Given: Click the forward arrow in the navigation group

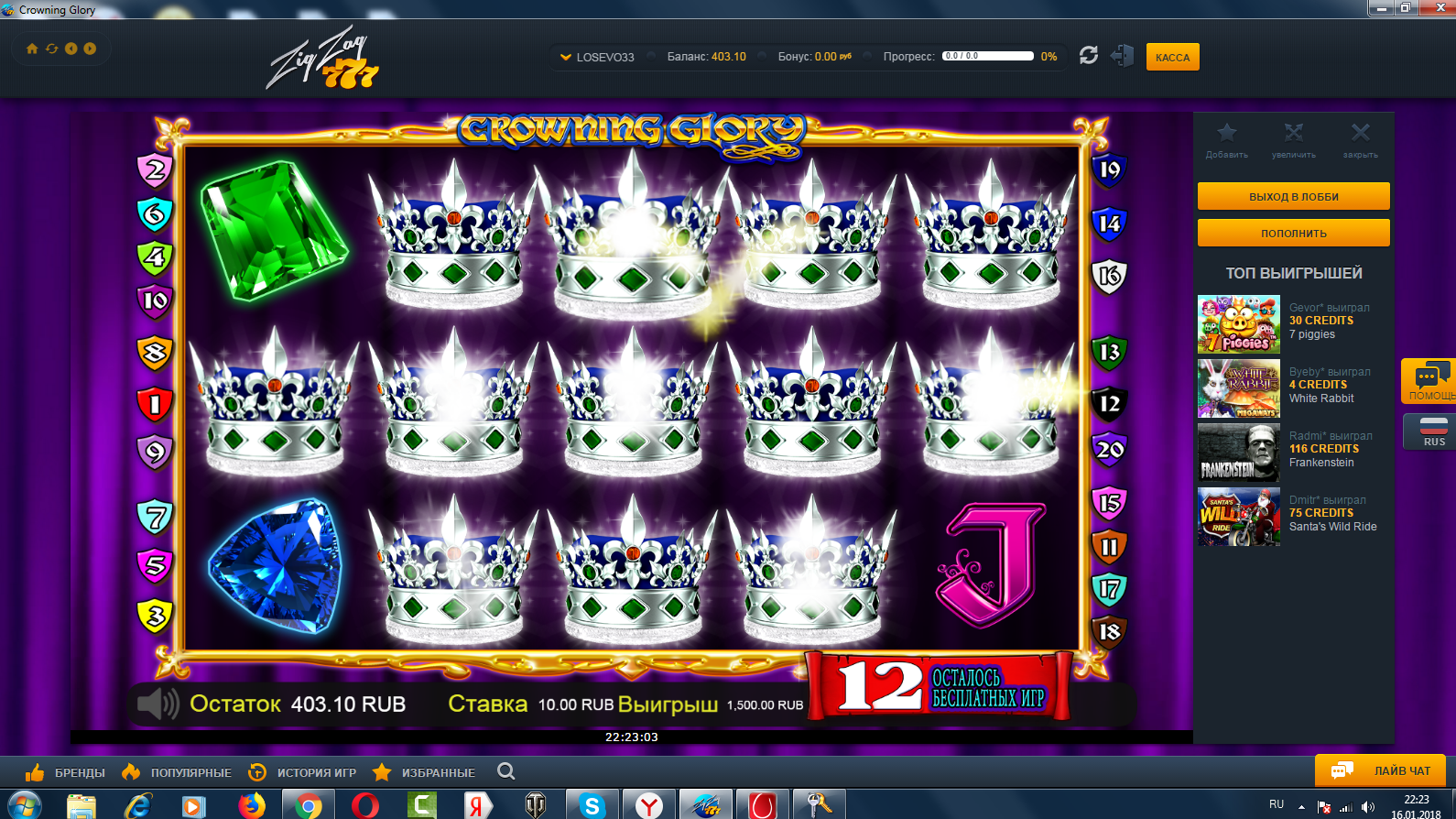Looking at the screenshot, I should [x=91, y=49].
